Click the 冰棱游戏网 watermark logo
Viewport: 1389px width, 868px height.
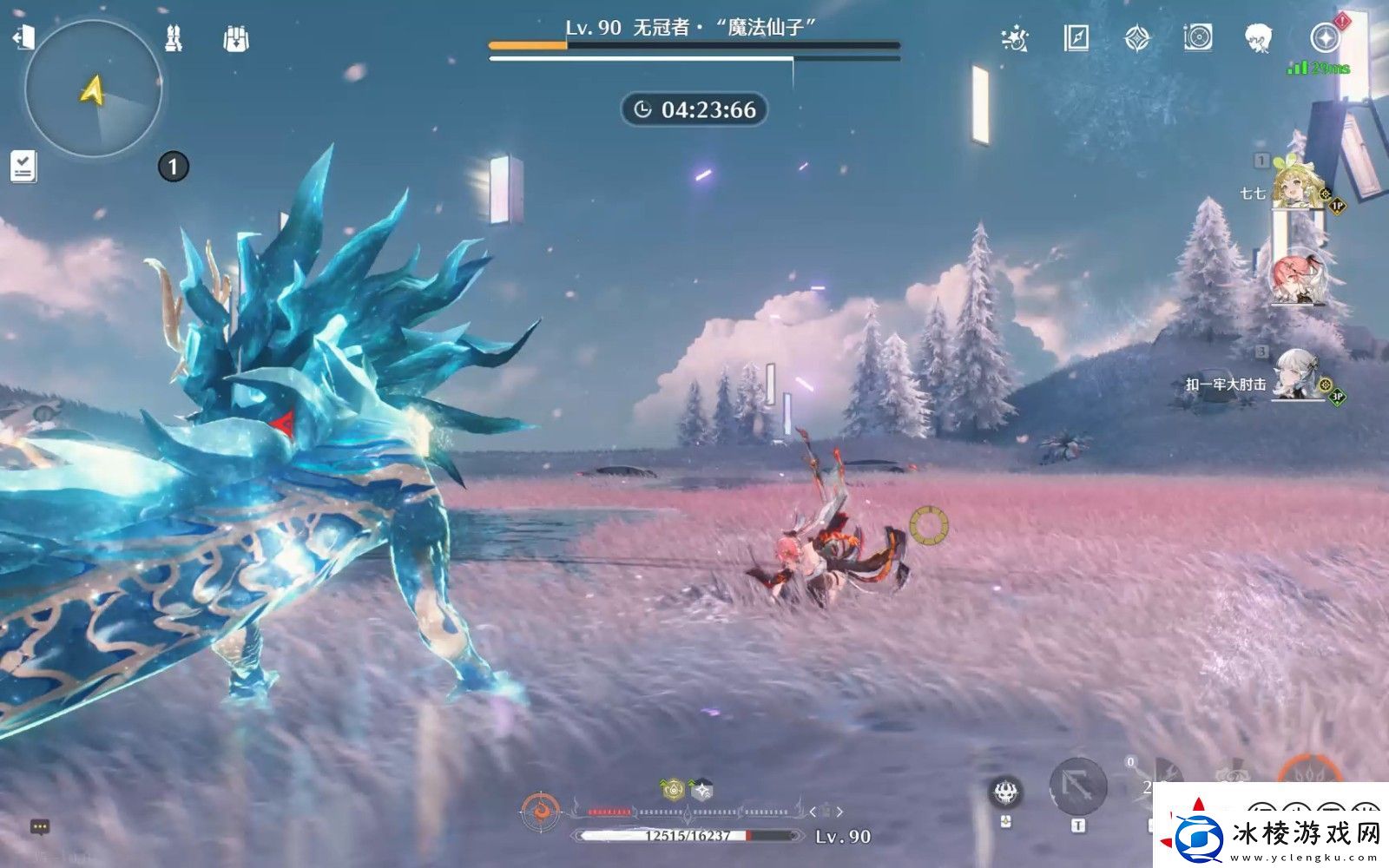[x=1272, y=834]
